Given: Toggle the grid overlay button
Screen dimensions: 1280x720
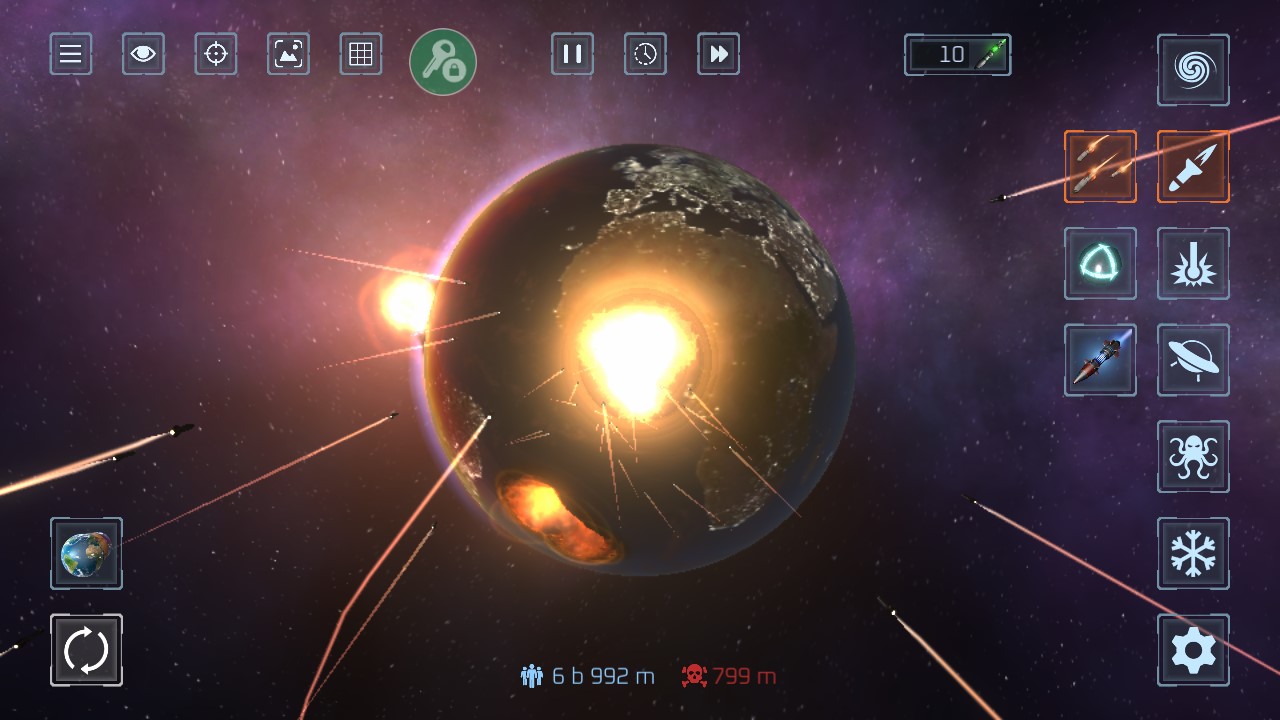Looking at the screenshot, I should pyautogui.click(x=361, y=54).
